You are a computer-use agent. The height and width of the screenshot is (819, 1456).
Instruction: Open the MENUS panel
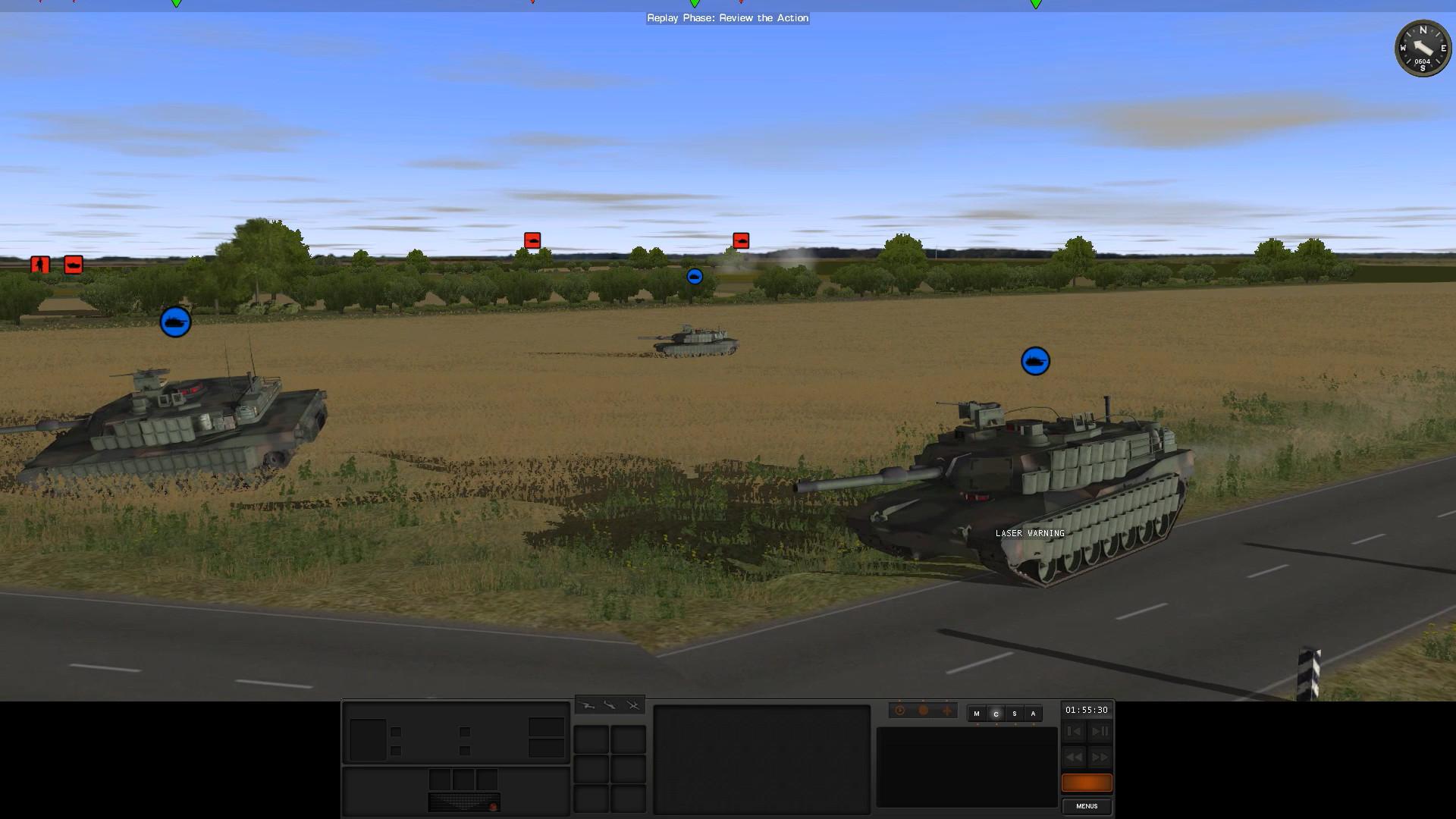point(1086,806)
